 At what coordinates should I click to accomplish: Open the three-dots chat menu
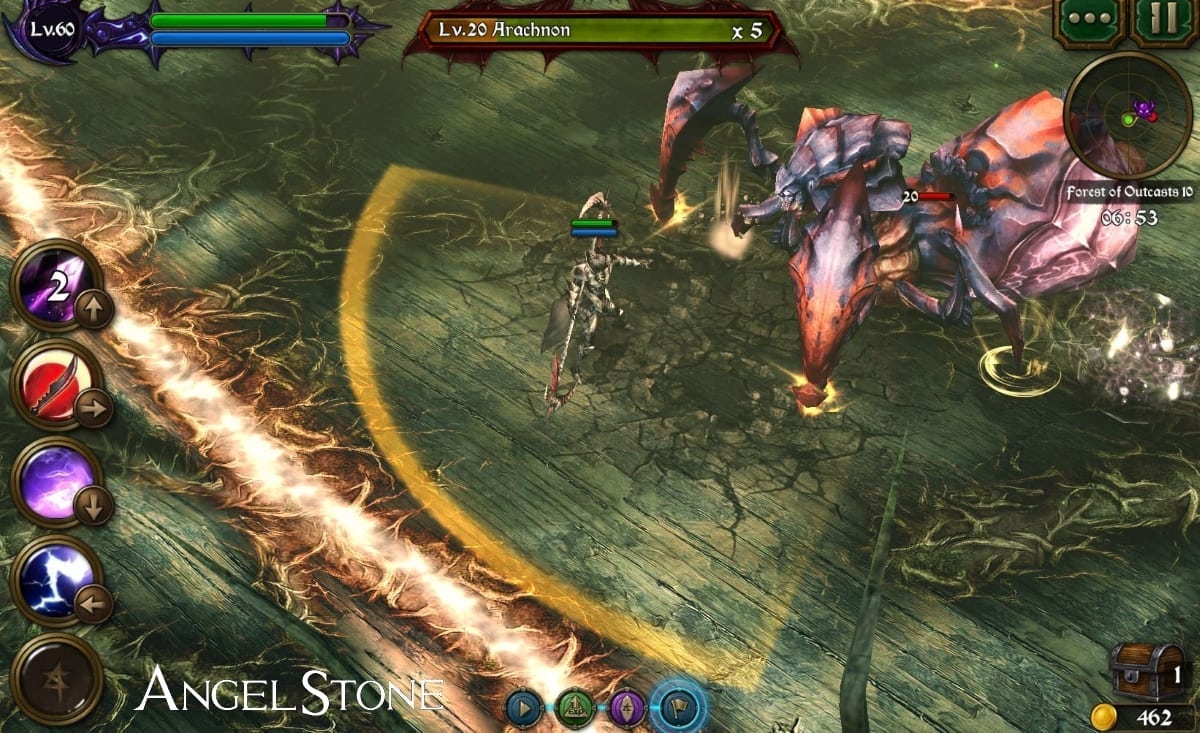tap(1091, 22)
